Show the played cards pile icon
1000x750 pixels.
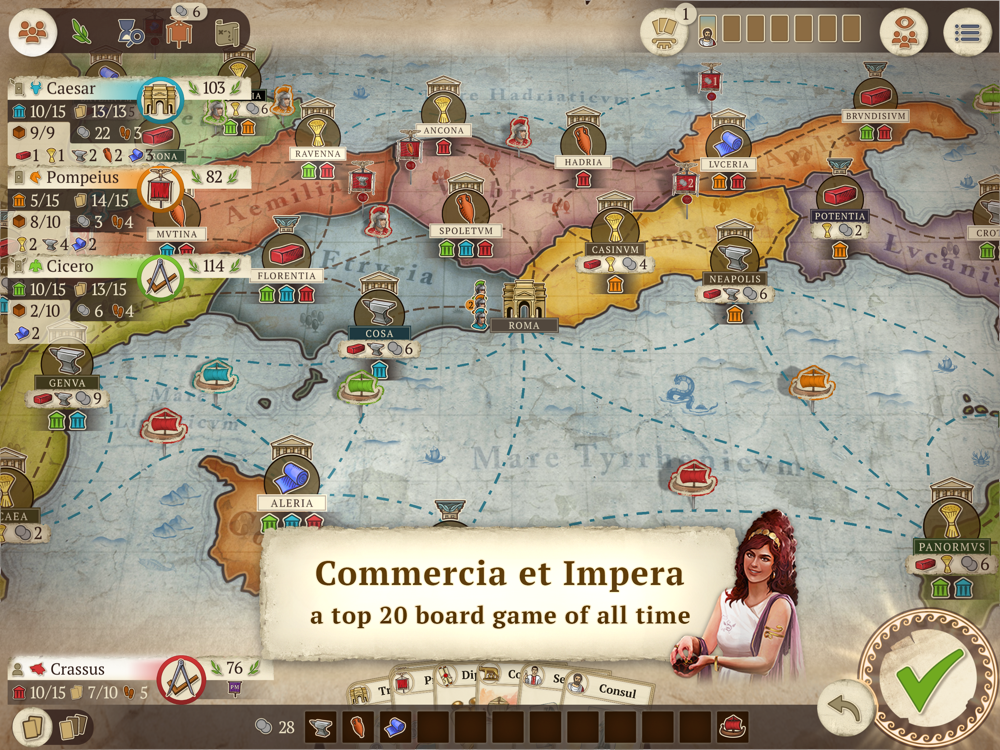tap(71, 727)
